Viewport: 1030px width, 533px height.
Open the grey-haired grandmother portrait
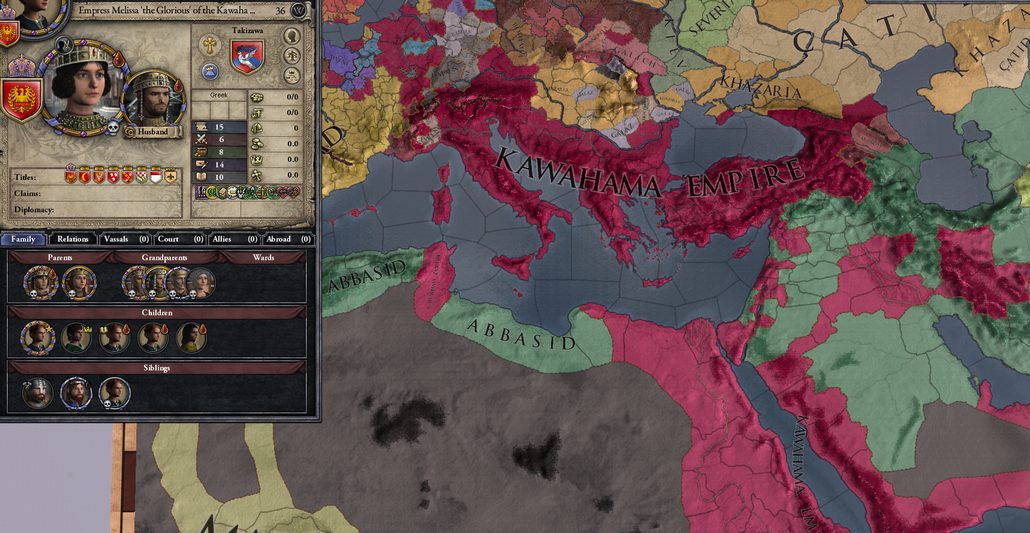pyautogui.click(x=201, y=283)
